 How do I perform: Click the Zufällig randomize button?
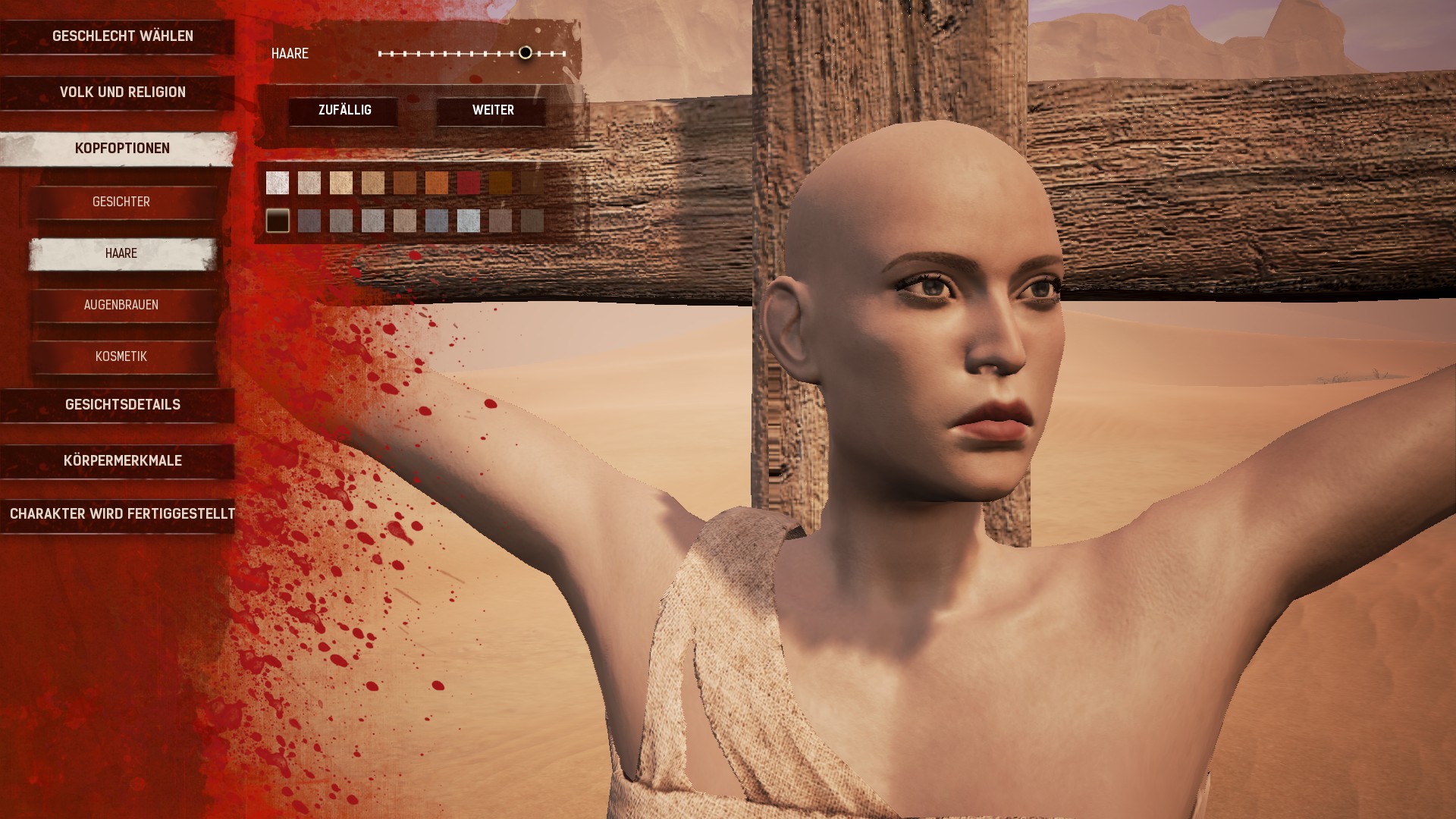344,111
